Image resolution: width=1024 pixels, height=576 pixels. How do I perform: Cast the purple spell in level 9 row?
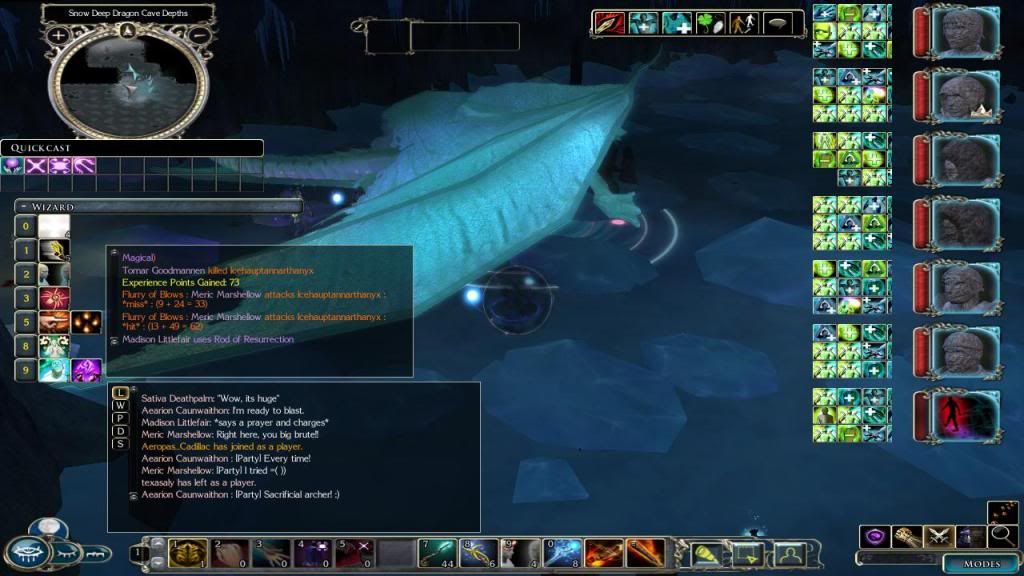tap(86, 370)
